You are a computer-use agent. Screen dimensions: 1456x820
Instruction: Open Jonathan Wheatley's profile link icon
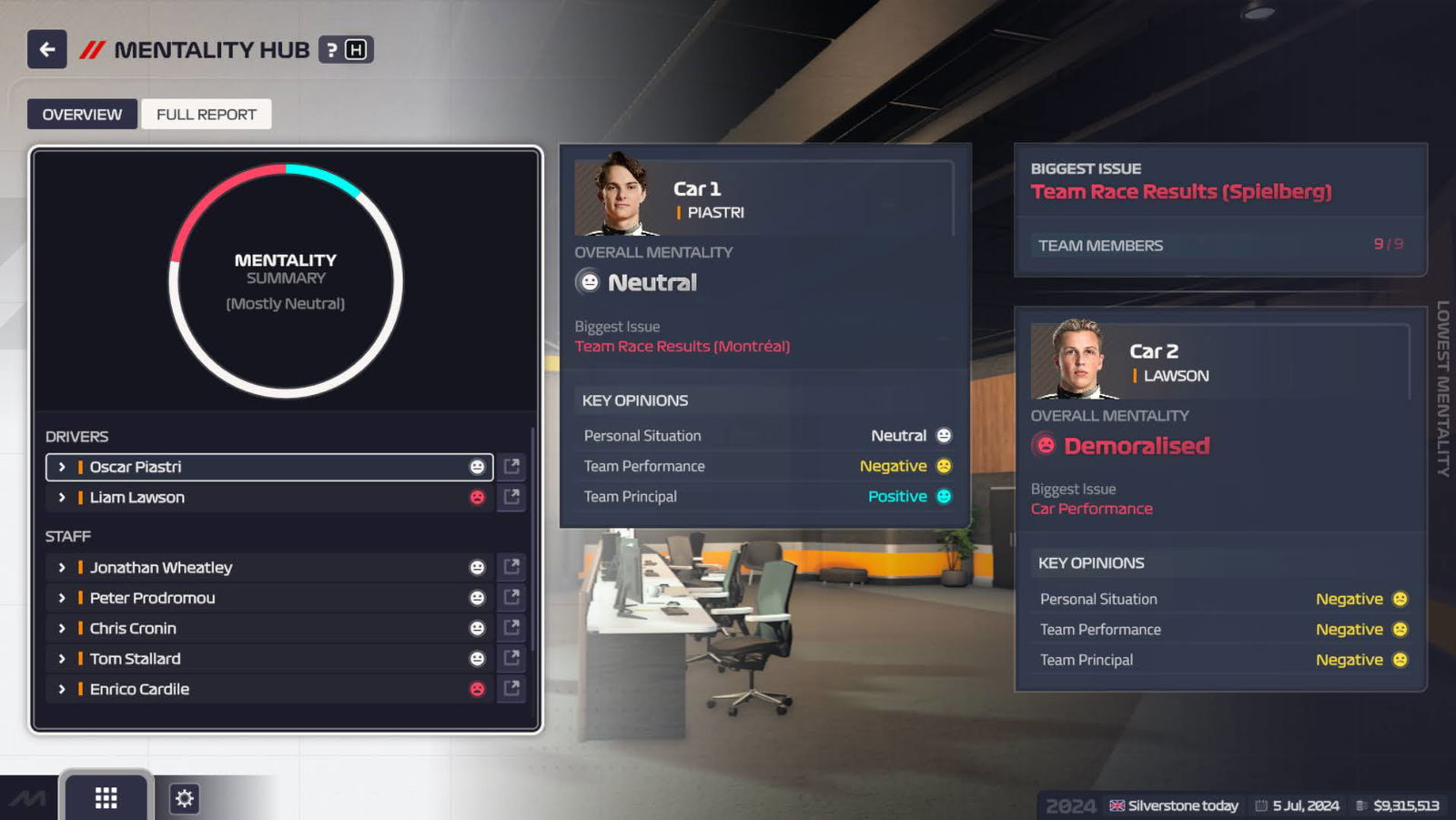point(512,567)
